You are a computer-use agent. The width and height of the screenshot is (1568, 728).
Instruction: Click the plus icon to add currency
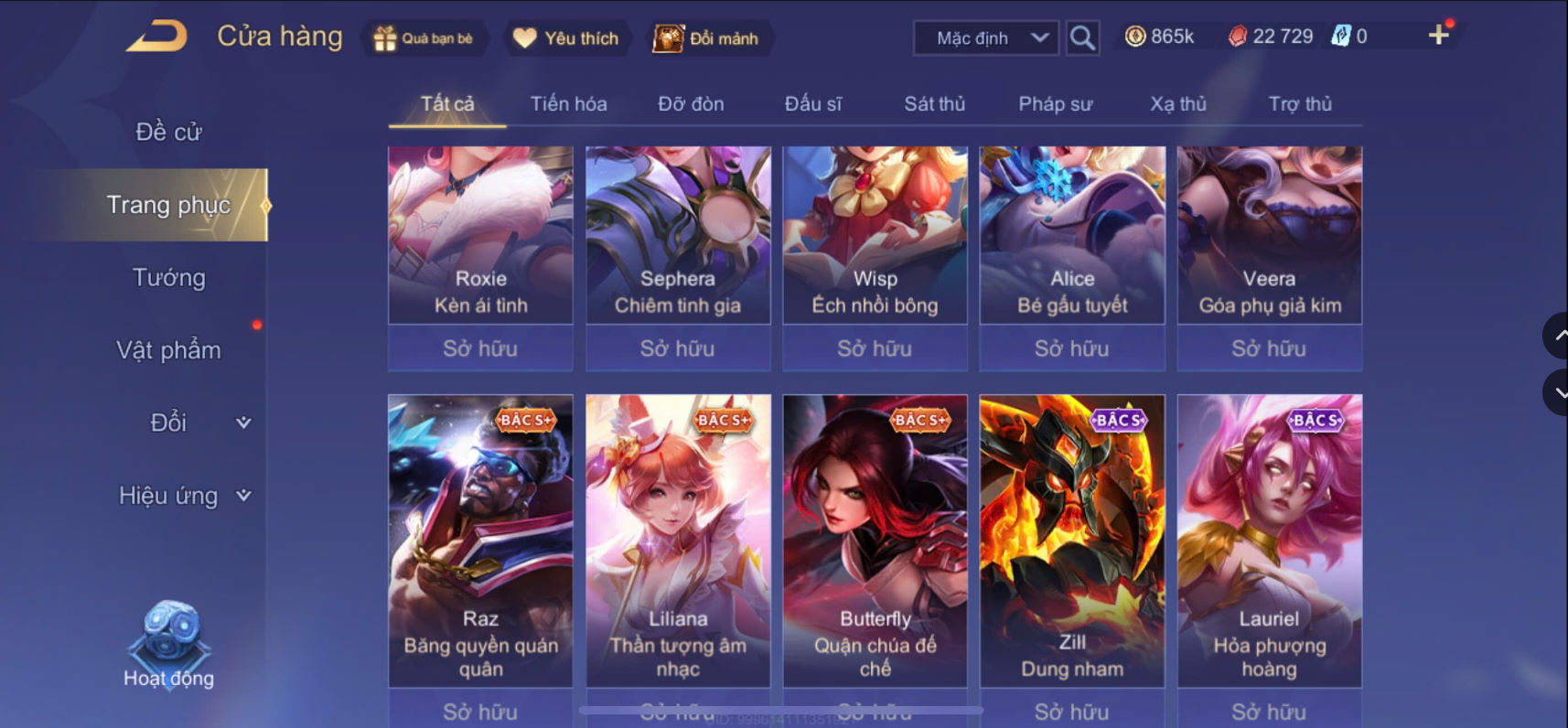[1439, 35]
